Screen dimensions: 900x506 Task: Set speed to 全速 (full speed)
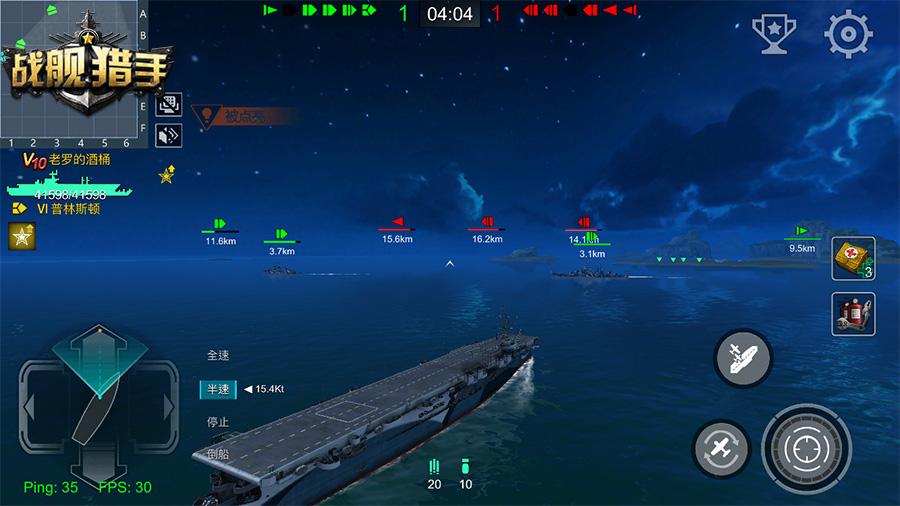(x=218, y=355)
